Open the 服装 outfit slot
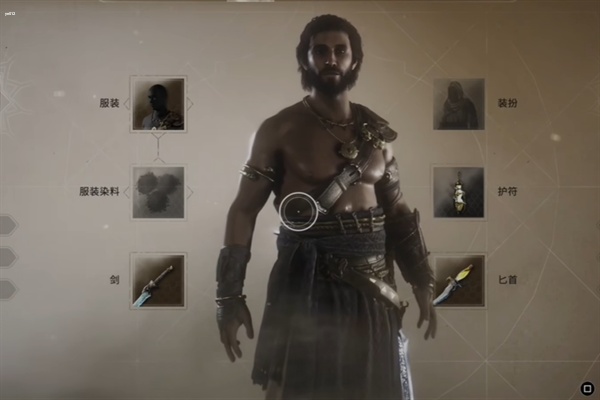 coord(158,103)
